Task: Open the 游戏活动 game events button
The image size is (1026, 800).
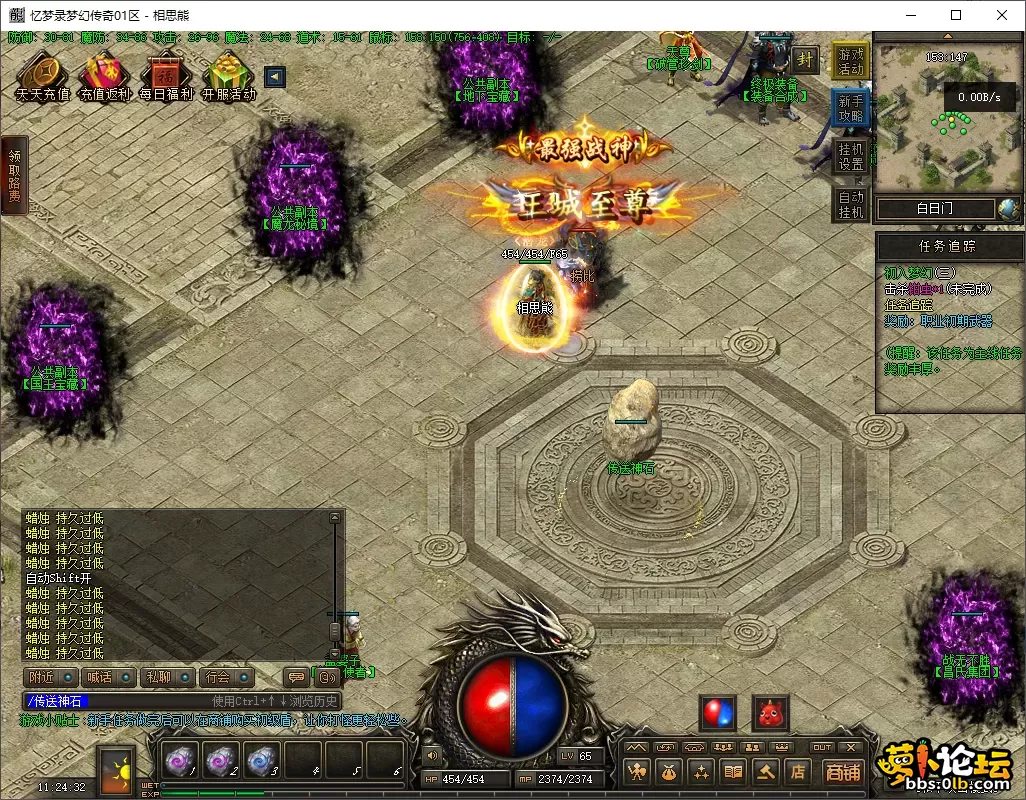Action: (851, 61)
